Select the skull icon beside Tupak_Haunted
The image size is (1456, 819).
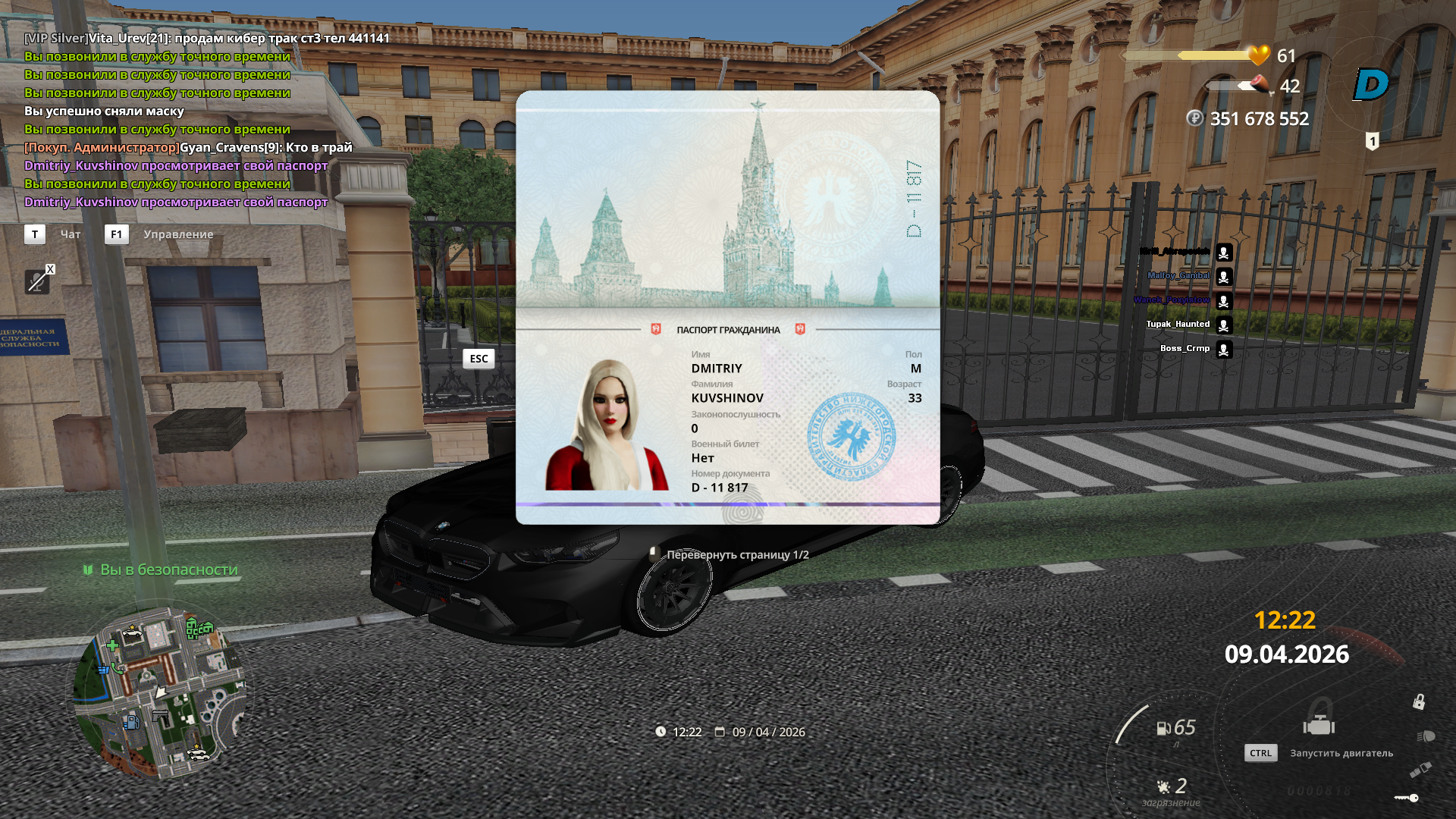(1223, 325)
